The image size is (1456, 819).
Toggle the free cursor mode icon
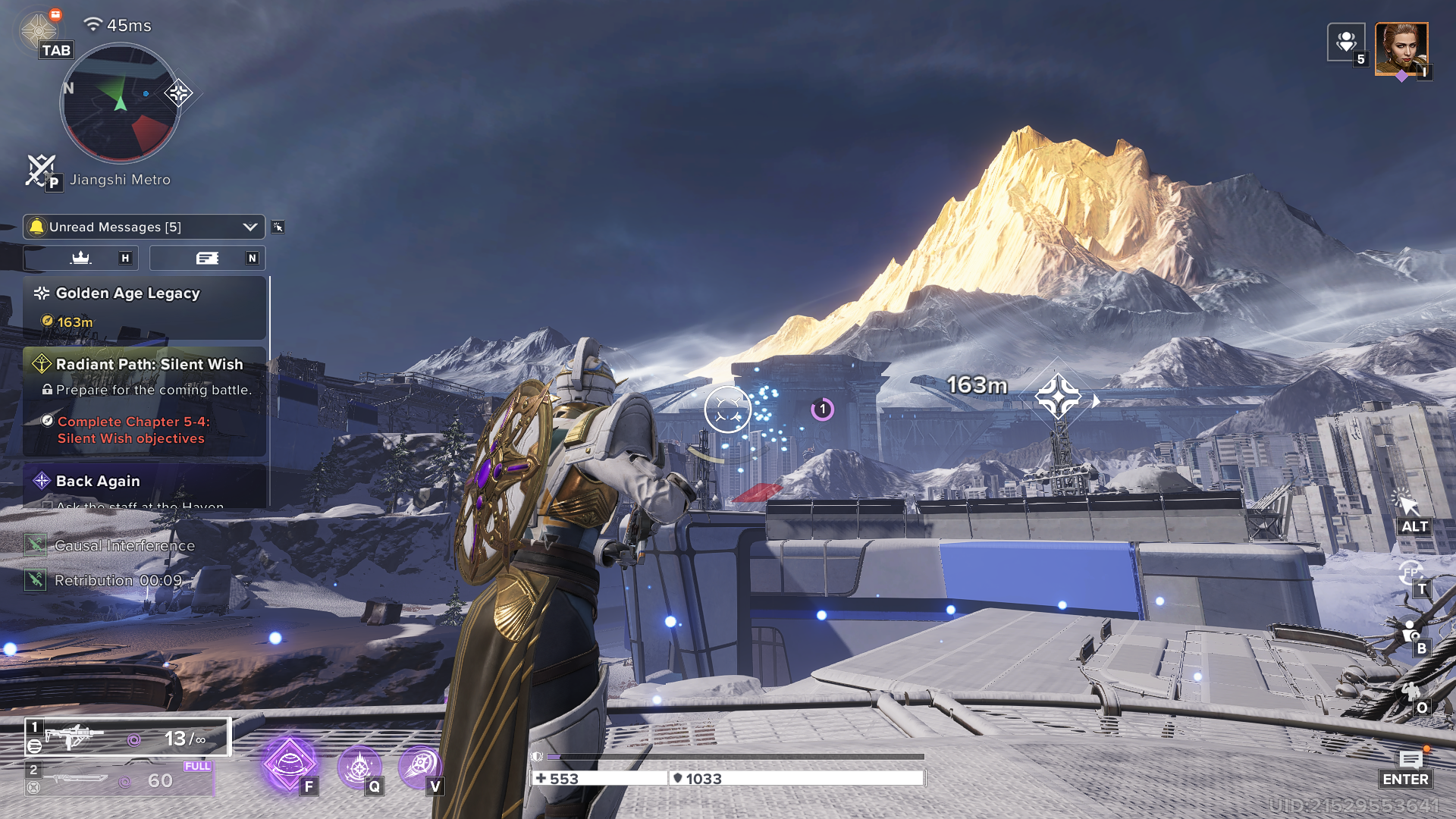pos(1407,504)
